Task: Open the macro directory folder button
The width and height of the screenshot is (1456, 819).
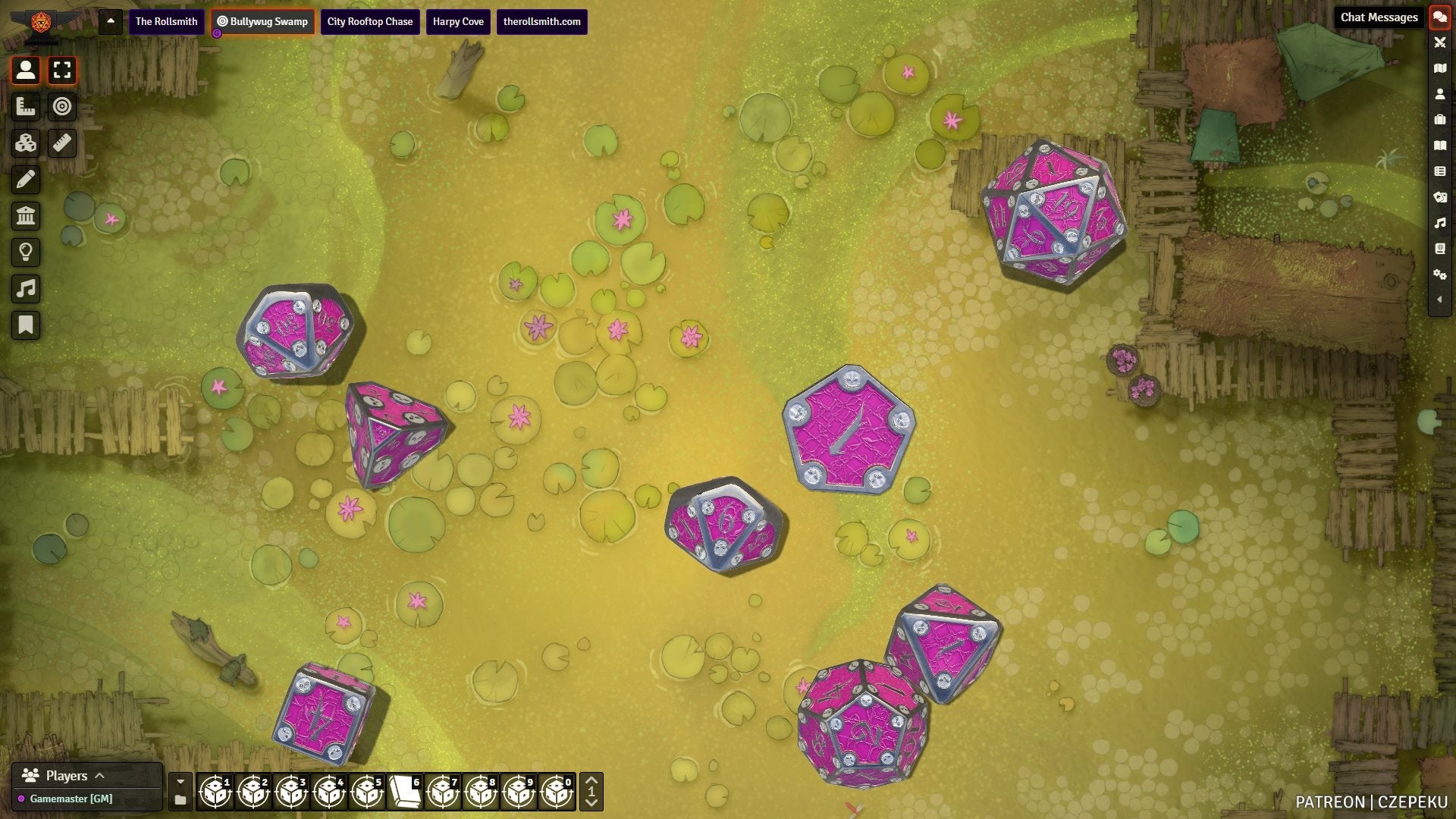Action: (x=180, y=800)
